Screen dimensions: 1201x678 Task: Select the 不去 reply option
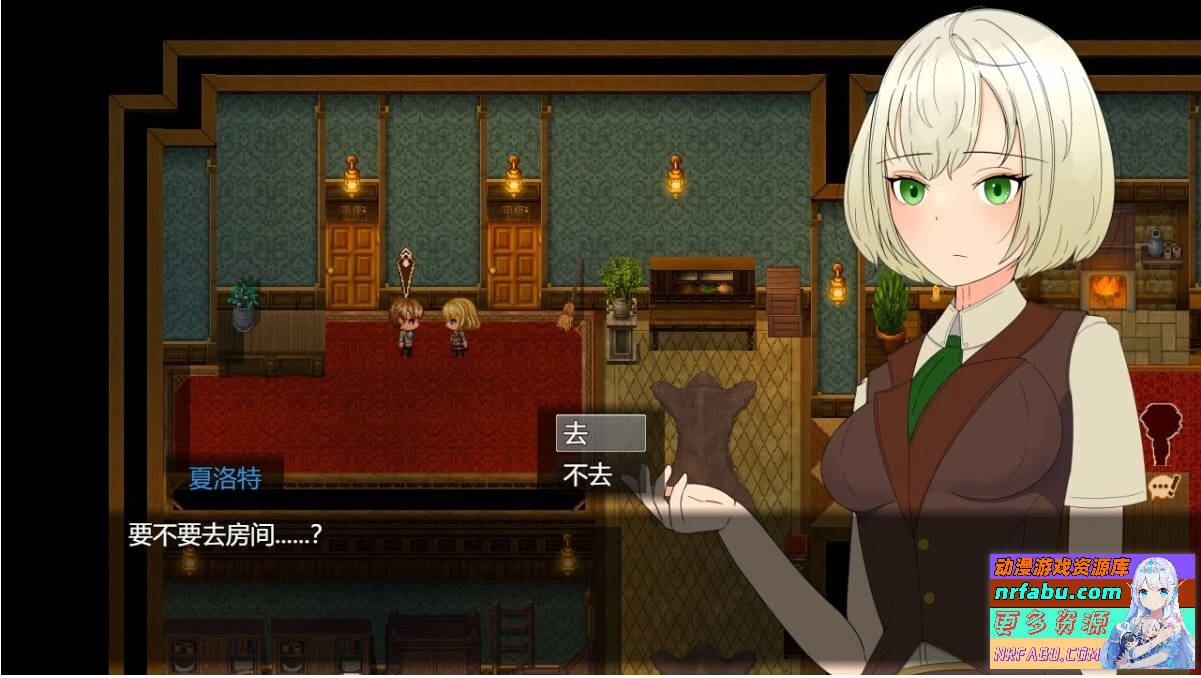pyautogui.click(x=600, y=475)
